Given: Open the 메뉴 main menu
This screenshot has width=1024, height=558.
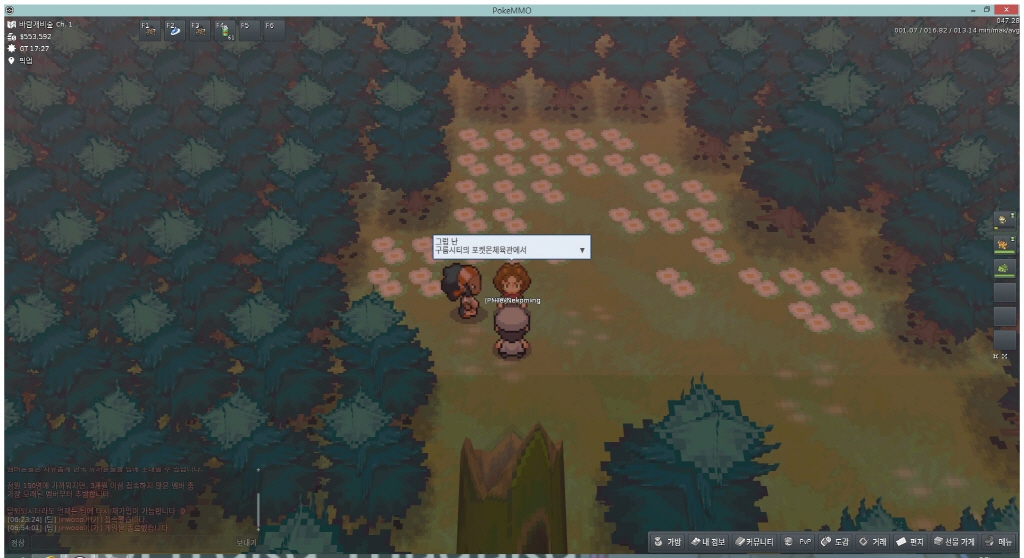Looking at the screenshot, I should coord(999,541).
